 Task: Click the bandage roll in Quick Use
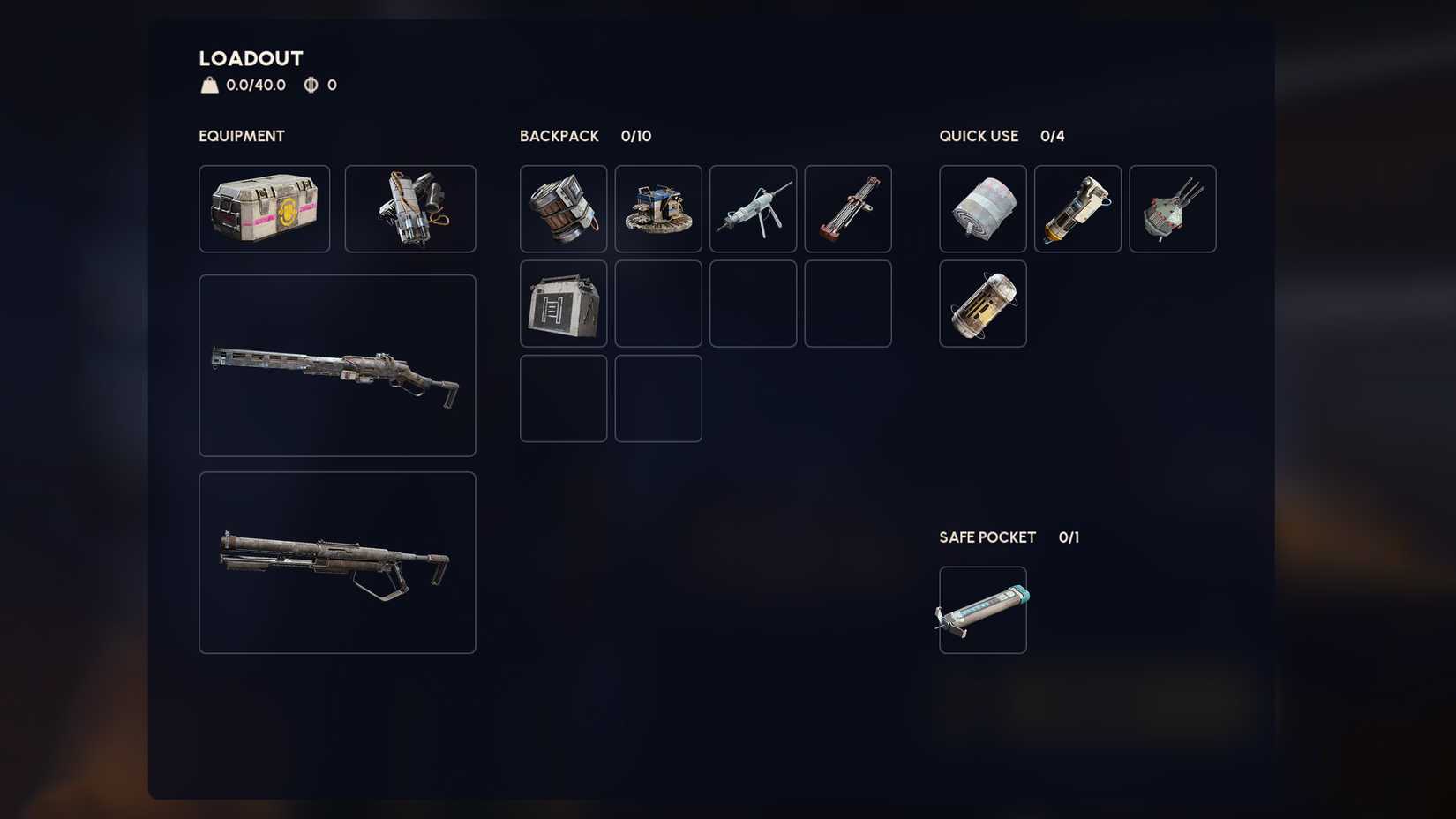pyautogui.click(x=982, y=208)
